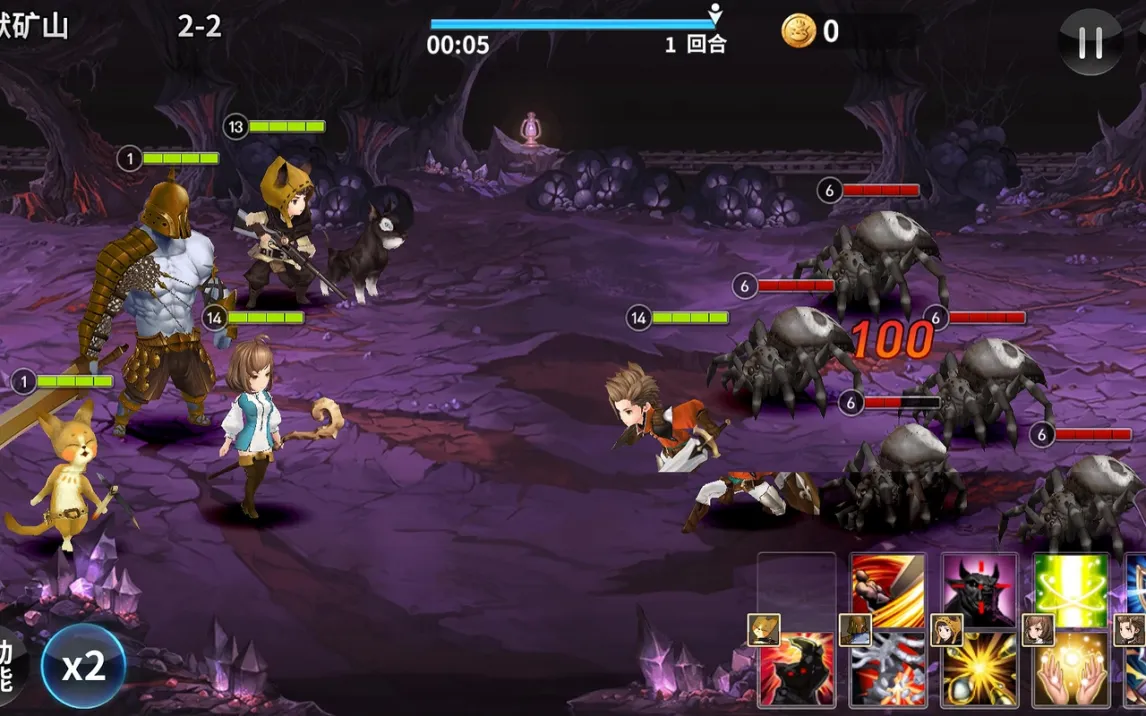Image resolution: width=1146 pixels, height=716 pixels.
Task: Trigger the golden burst explosion skill
Action: [x=980, y=670]
